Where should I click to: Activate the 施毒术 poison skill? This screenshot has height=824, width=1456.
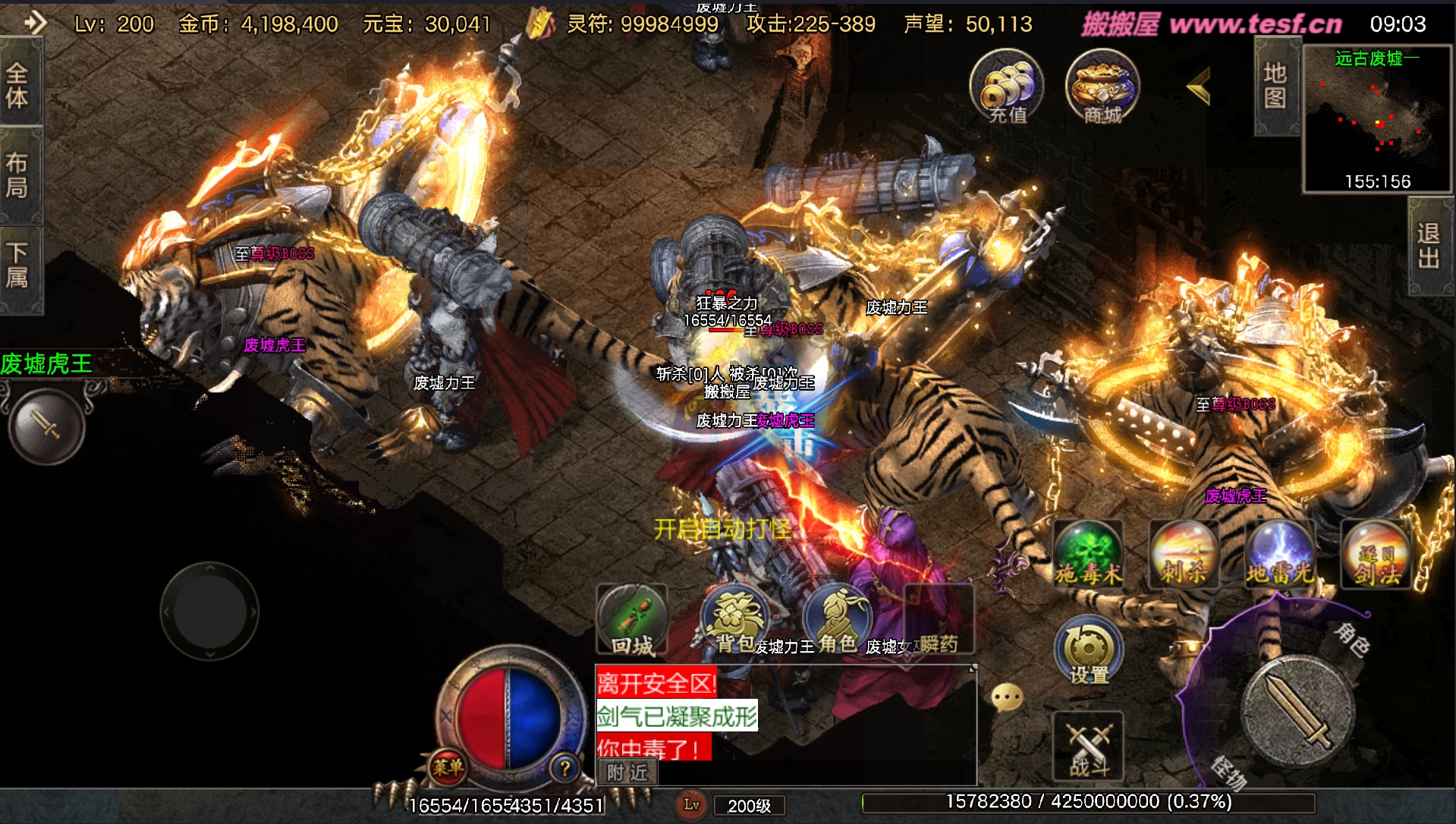(1088, 555)
